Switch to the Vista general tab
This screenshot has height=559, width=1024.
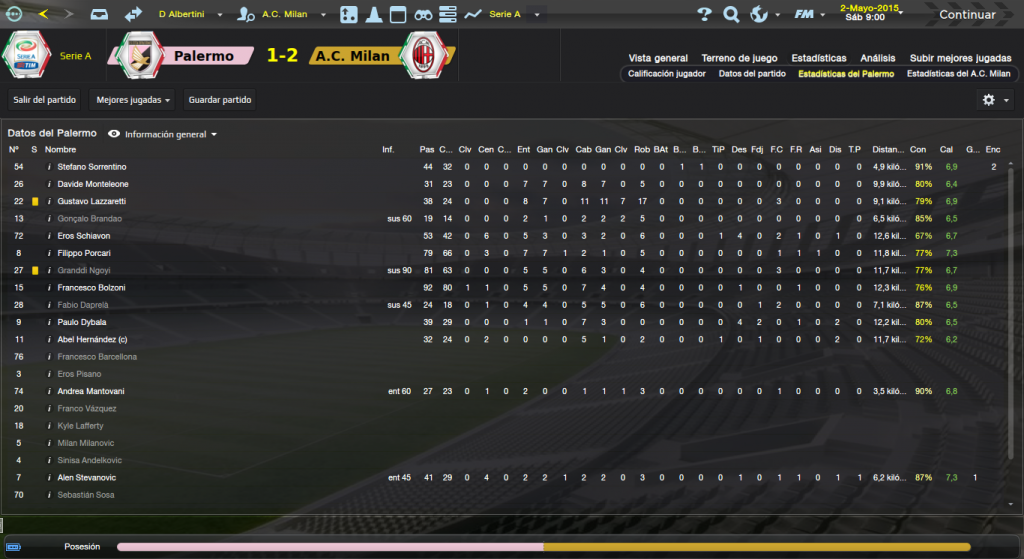click(x=658, y=58)
